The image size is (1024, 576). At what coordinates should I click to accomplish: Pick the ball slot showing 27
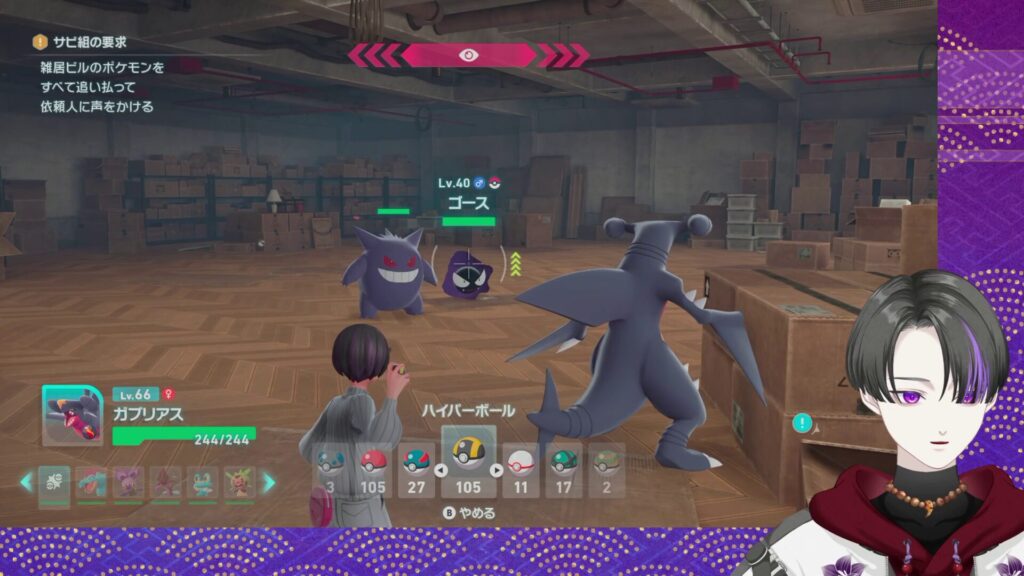(416, 469)
